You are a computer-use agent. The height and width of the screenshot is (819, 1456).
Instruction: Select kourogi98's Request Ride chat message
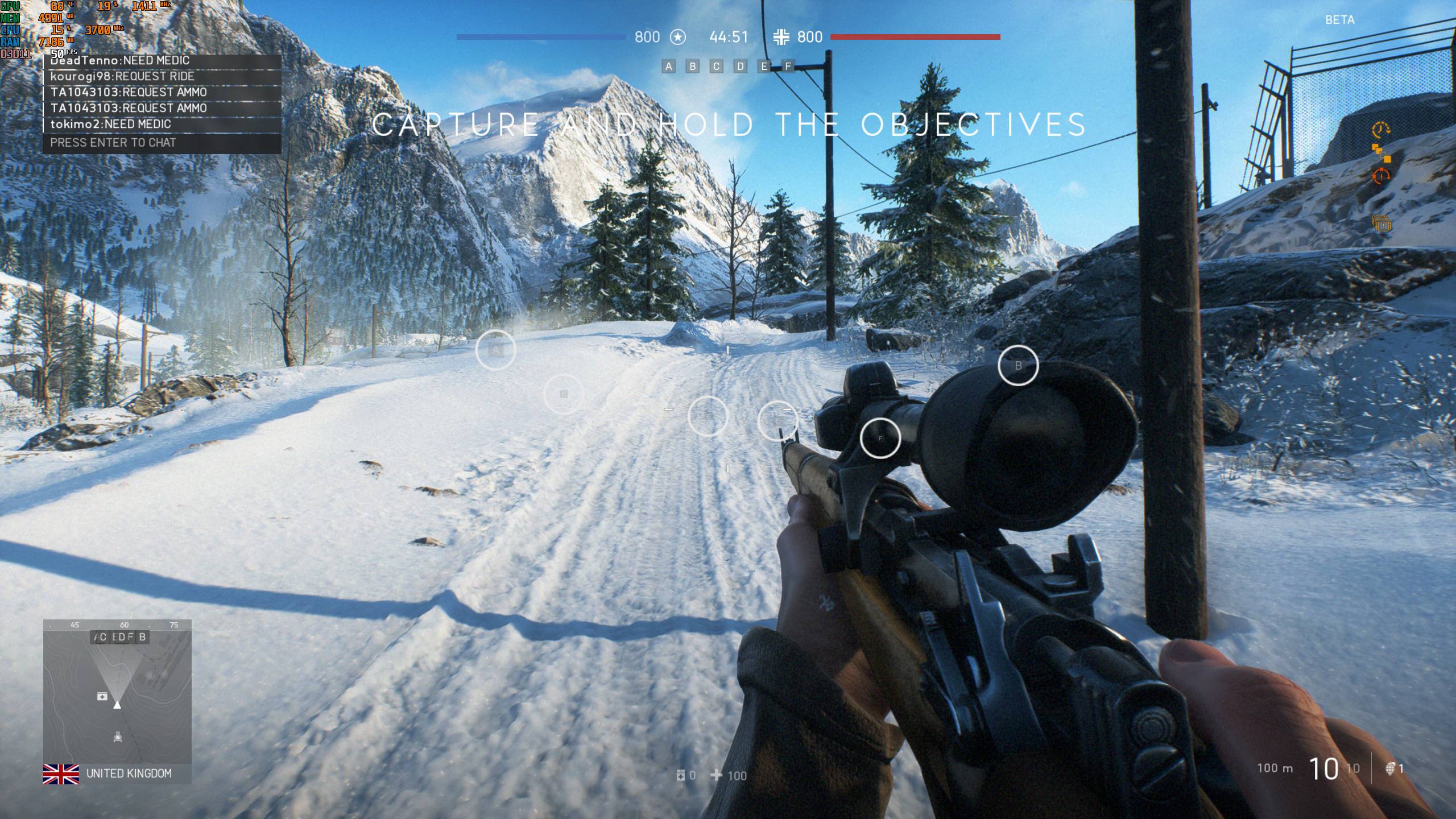pyautogui.click(x=122, y=76)
